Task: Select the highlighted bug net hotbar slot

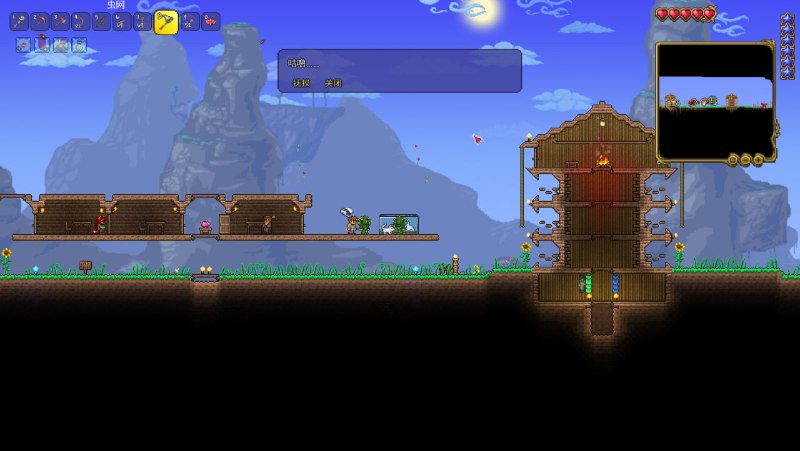Action: coord(166,21)
